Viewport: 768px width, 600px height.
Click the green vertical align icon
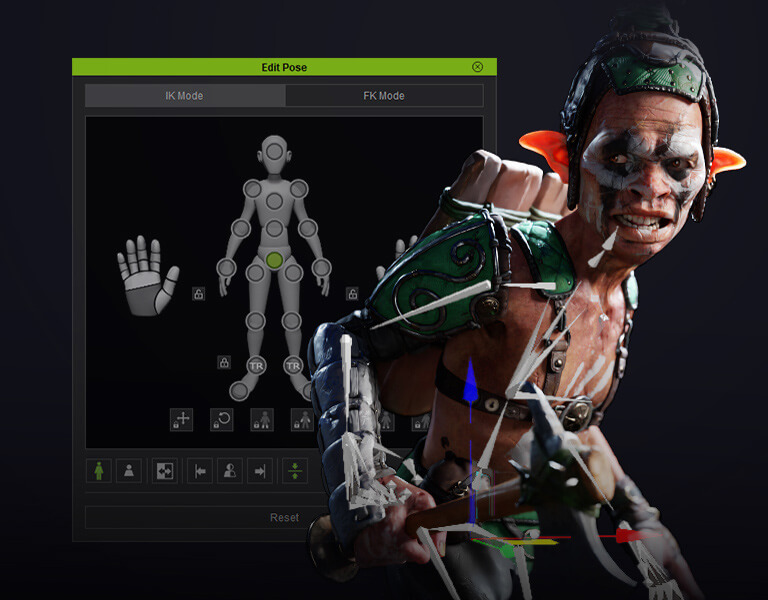pyautogui.click(x=295, y=471)
